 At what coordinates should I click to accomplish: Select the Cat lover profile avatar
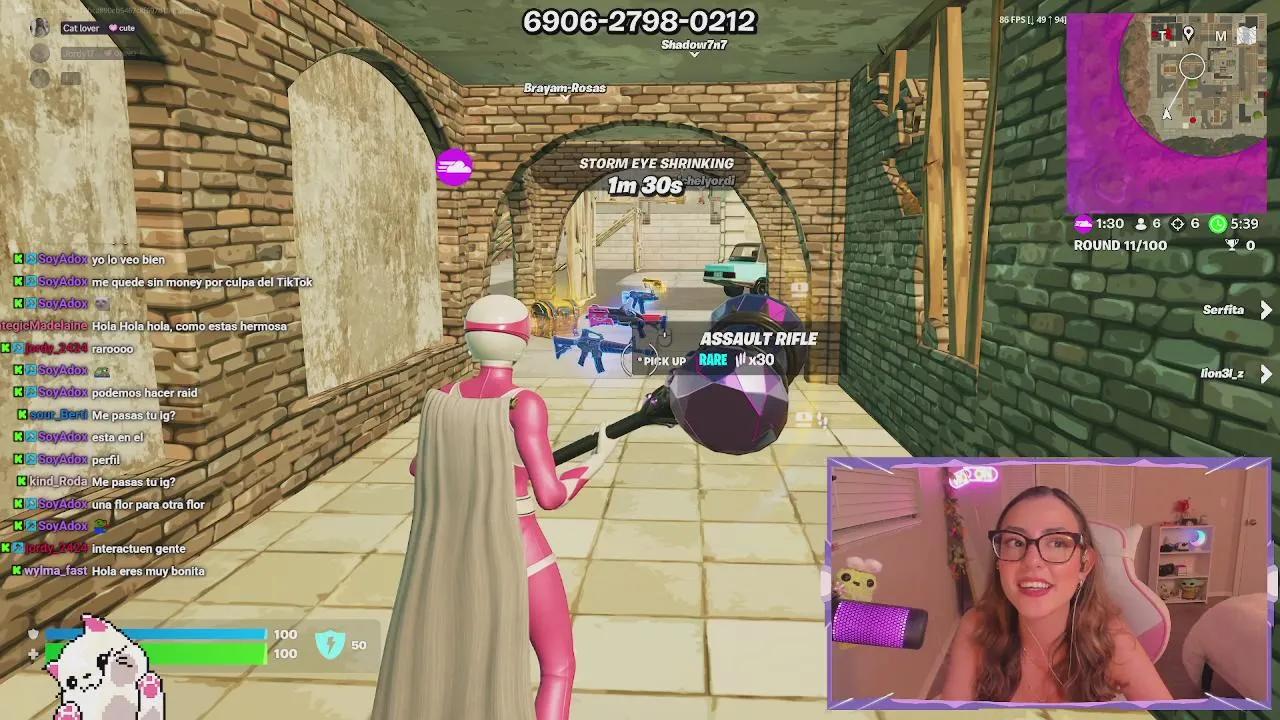point(40,26)
